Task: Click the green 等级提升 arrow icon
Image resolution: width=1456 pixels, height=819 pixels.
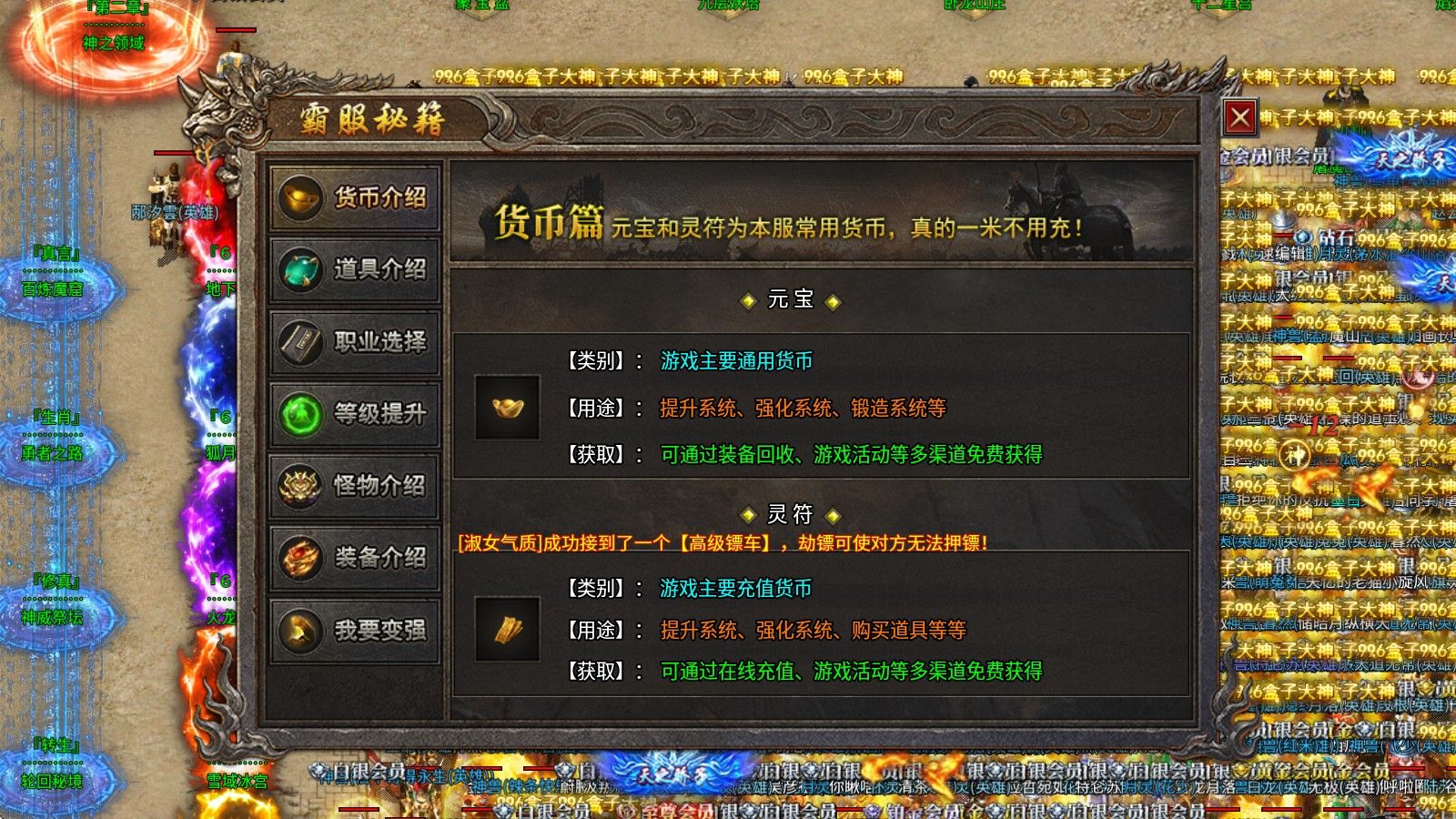Action: click(300, 416)
